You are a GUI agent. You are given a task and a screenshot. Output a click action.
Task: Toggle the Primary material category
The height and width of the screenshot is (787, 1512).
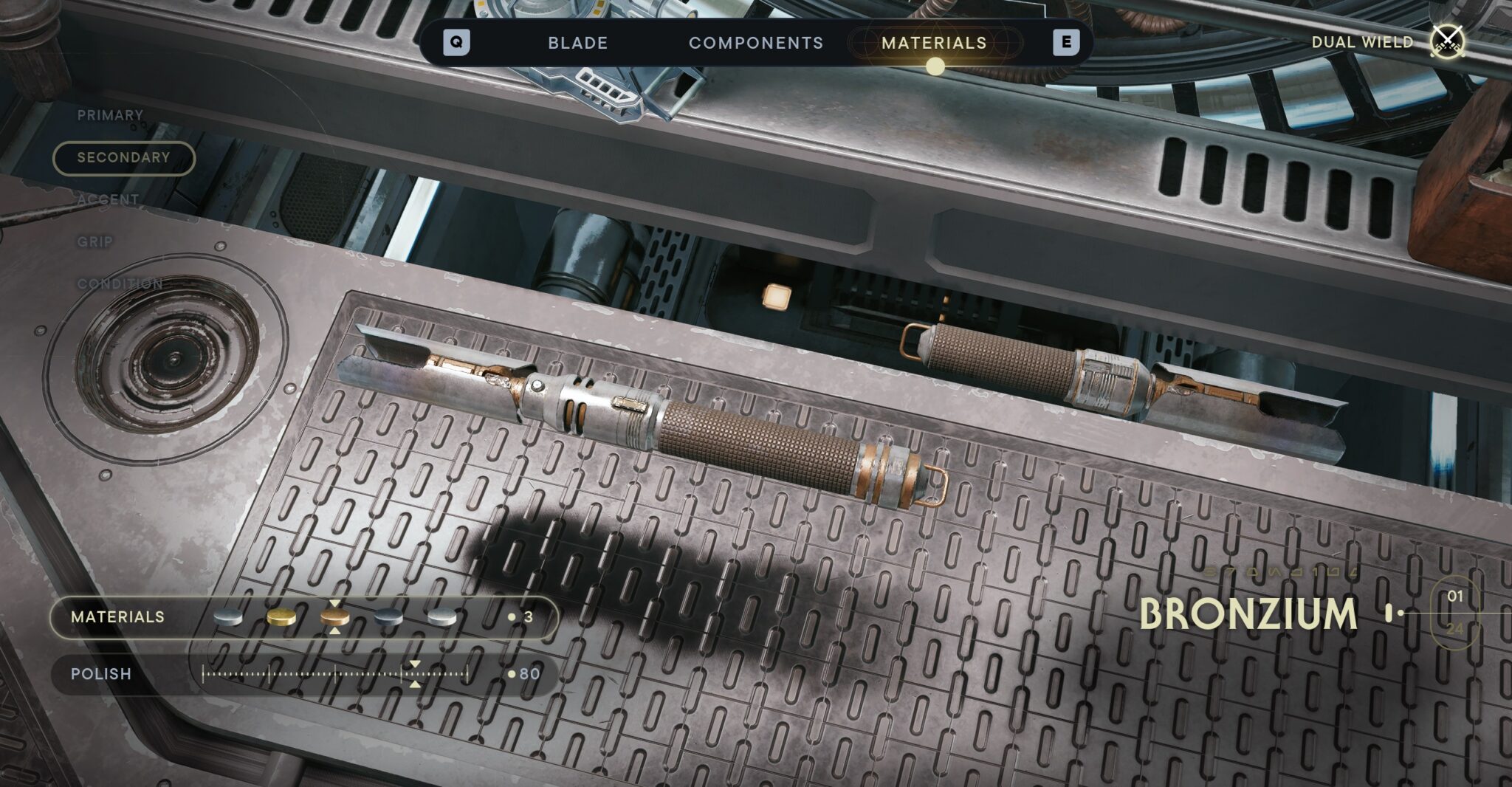coord(109,116)
